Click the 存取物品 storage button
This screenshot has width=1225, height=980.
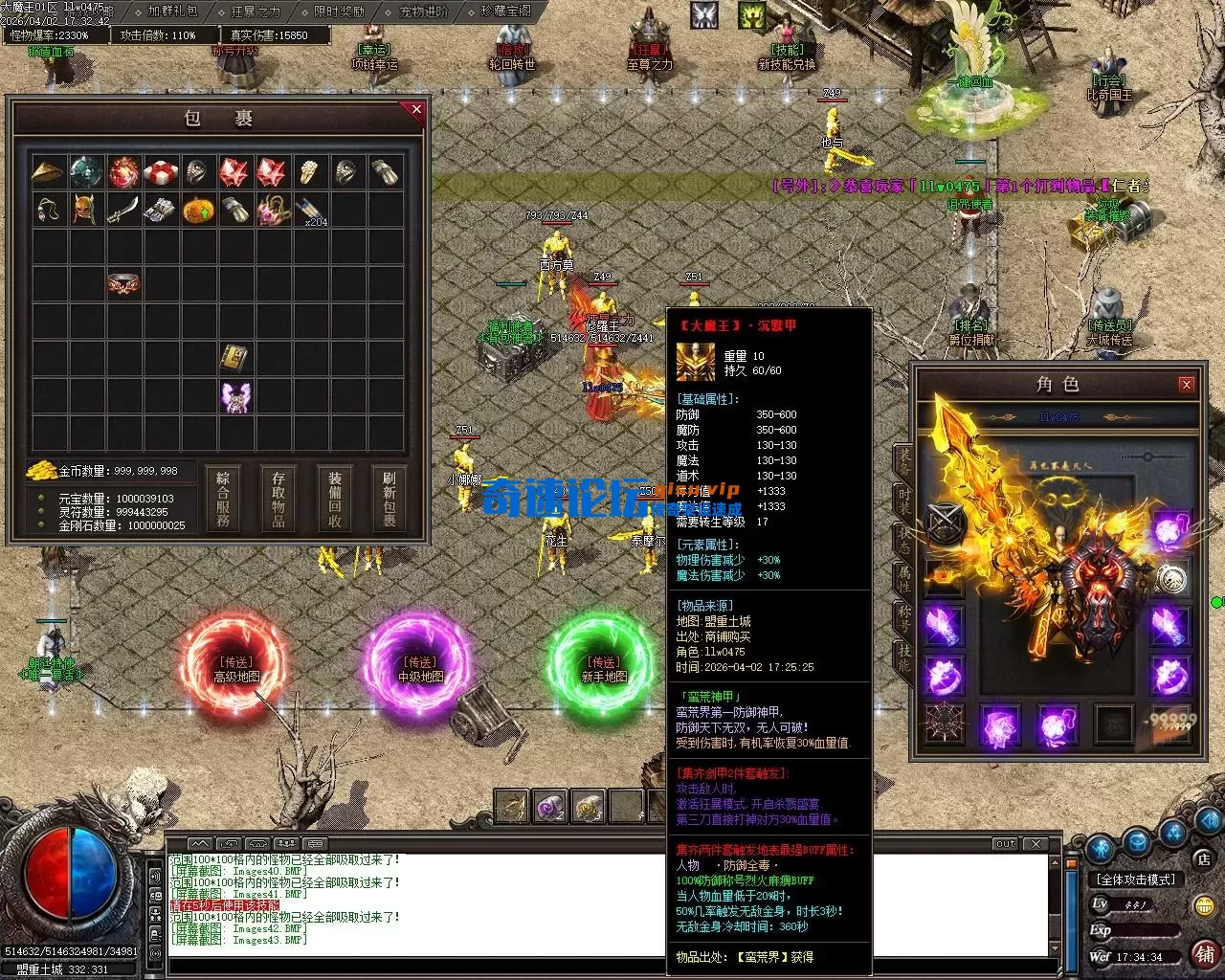(x=278, y=499)
